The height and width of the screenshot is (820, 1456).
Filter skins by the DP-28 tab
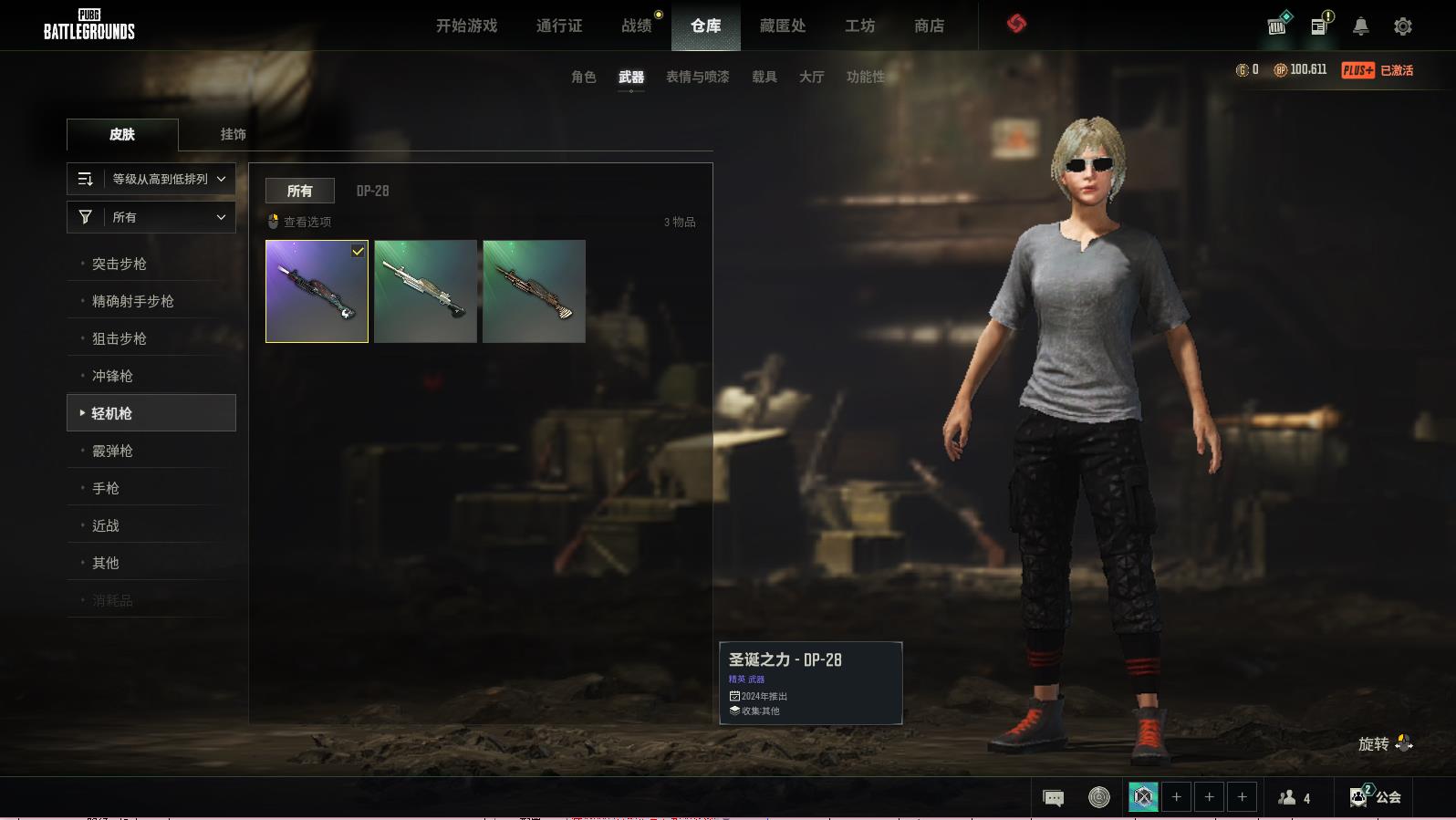[x=372, y=191]
